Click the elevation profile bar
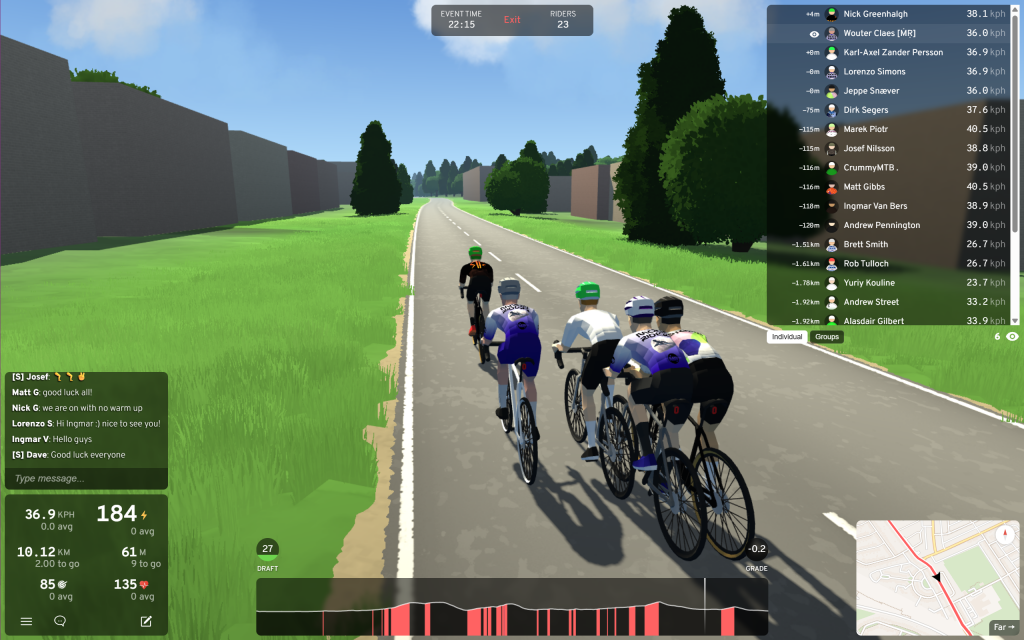 (511, 606)
